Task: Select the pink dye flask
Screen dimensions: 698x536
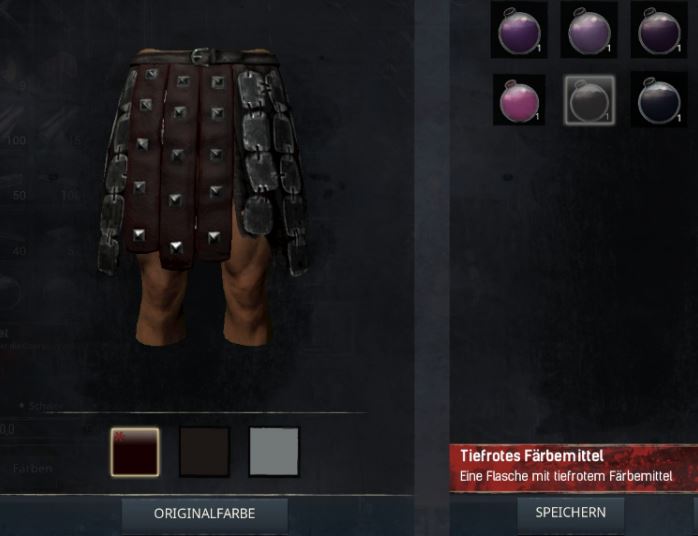Action: [520, 100]
